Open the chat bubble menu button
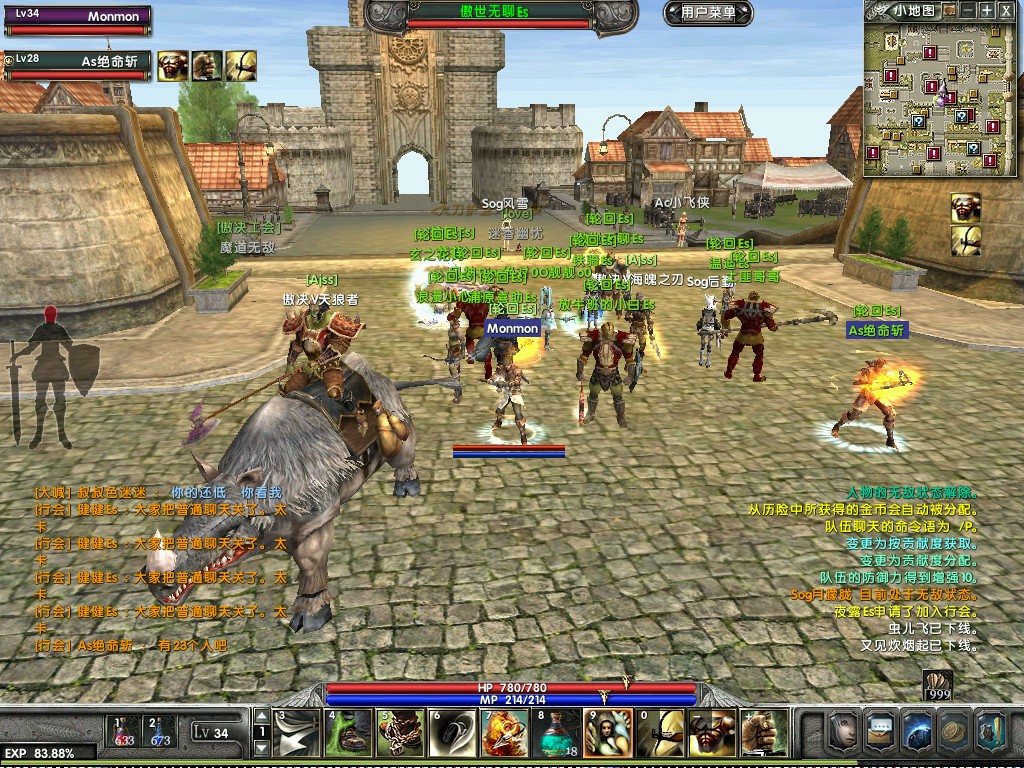1024x768 pixels. [x=881, y=733]
